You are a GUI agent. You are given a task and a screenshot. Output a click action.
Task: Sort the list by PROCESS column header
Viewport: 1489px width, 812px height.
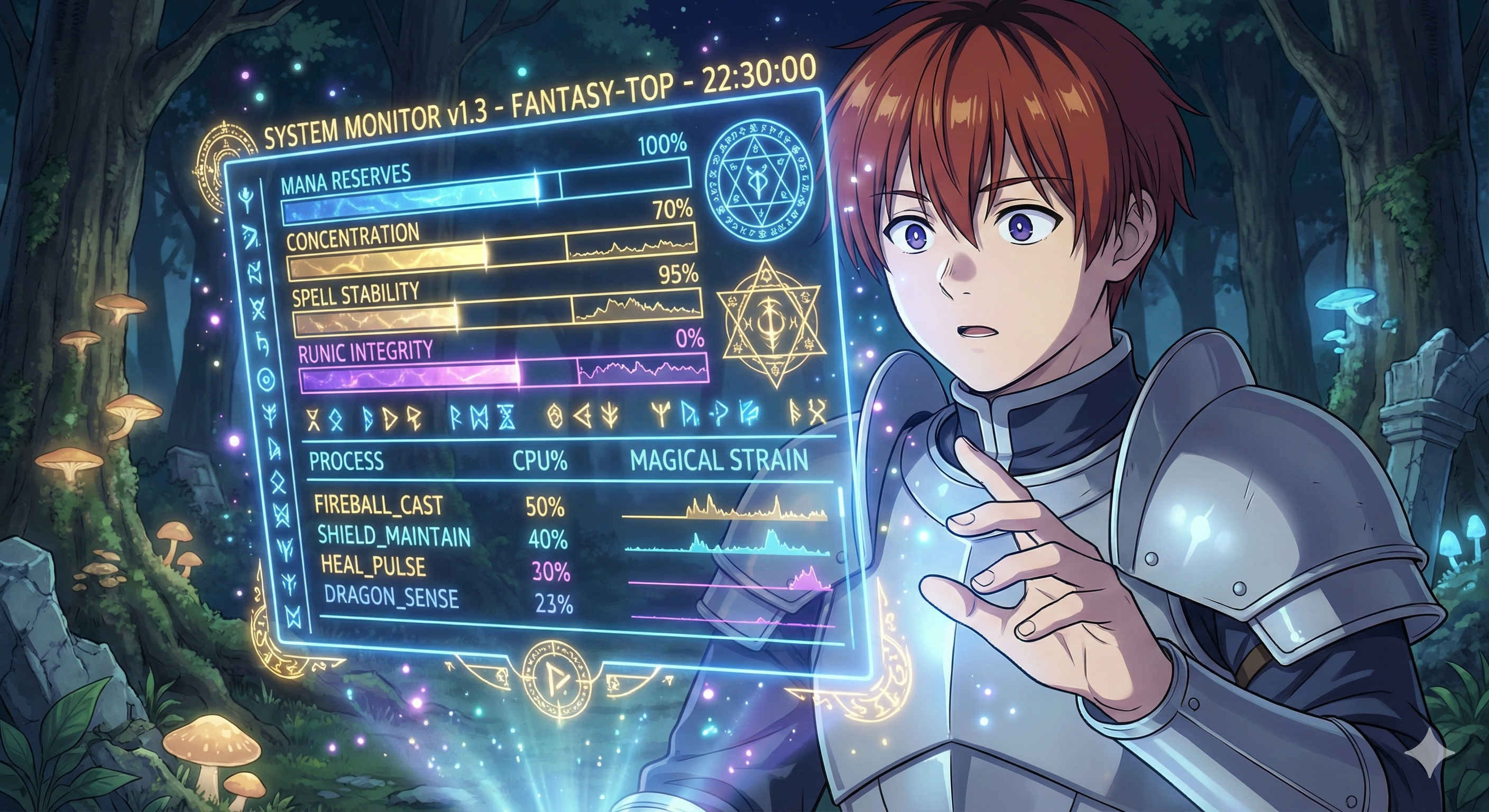click(x=346, y=461)
